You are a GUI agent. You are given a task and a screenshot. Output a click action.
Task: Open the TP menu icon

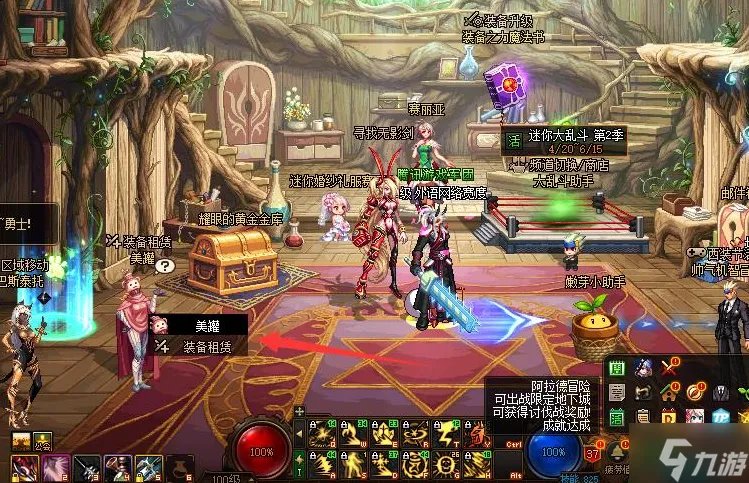point(719,416)
